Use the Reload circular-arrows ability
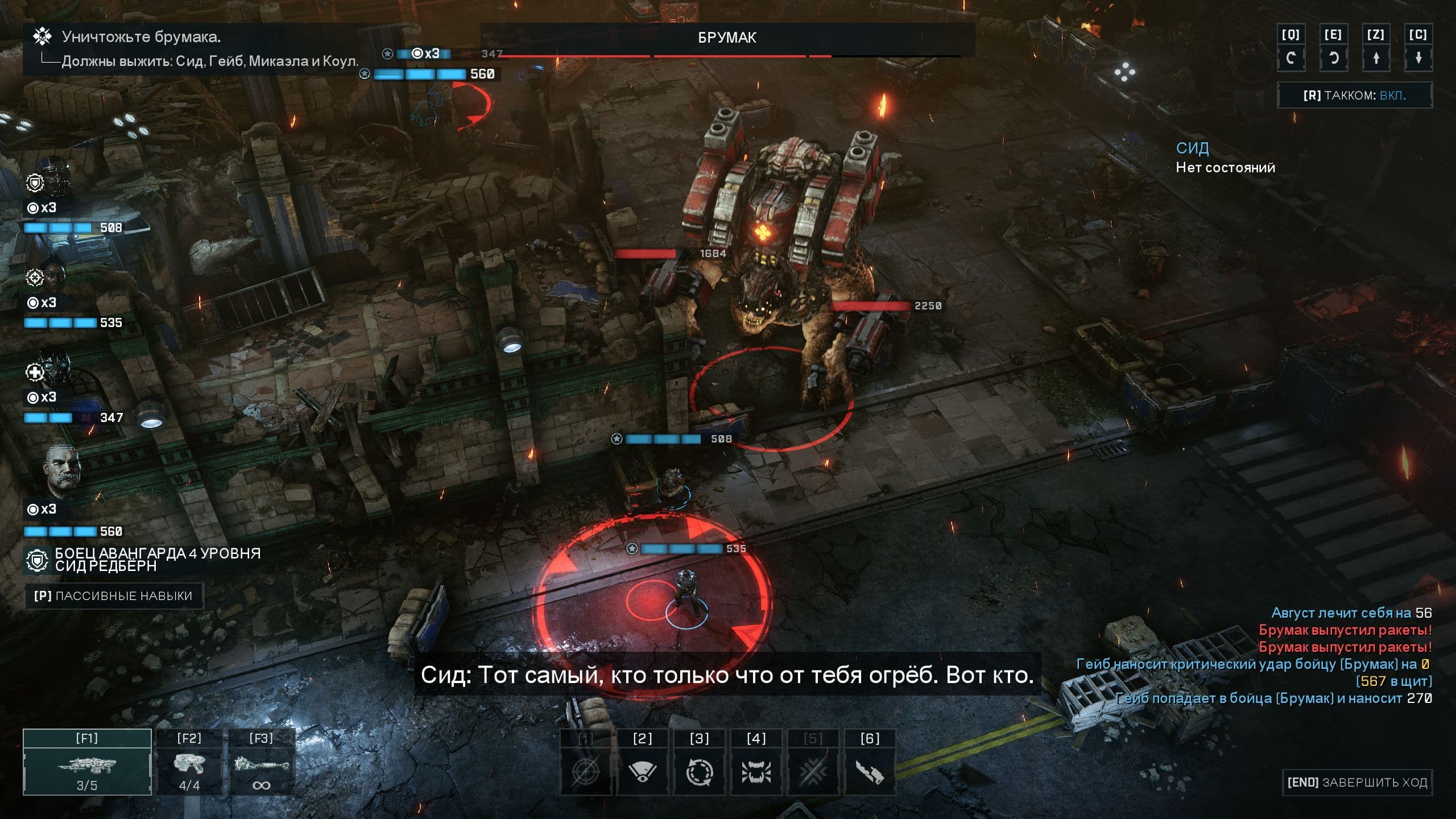Image resolution: width=1456 pixels, height=819 pixels. 700,771
